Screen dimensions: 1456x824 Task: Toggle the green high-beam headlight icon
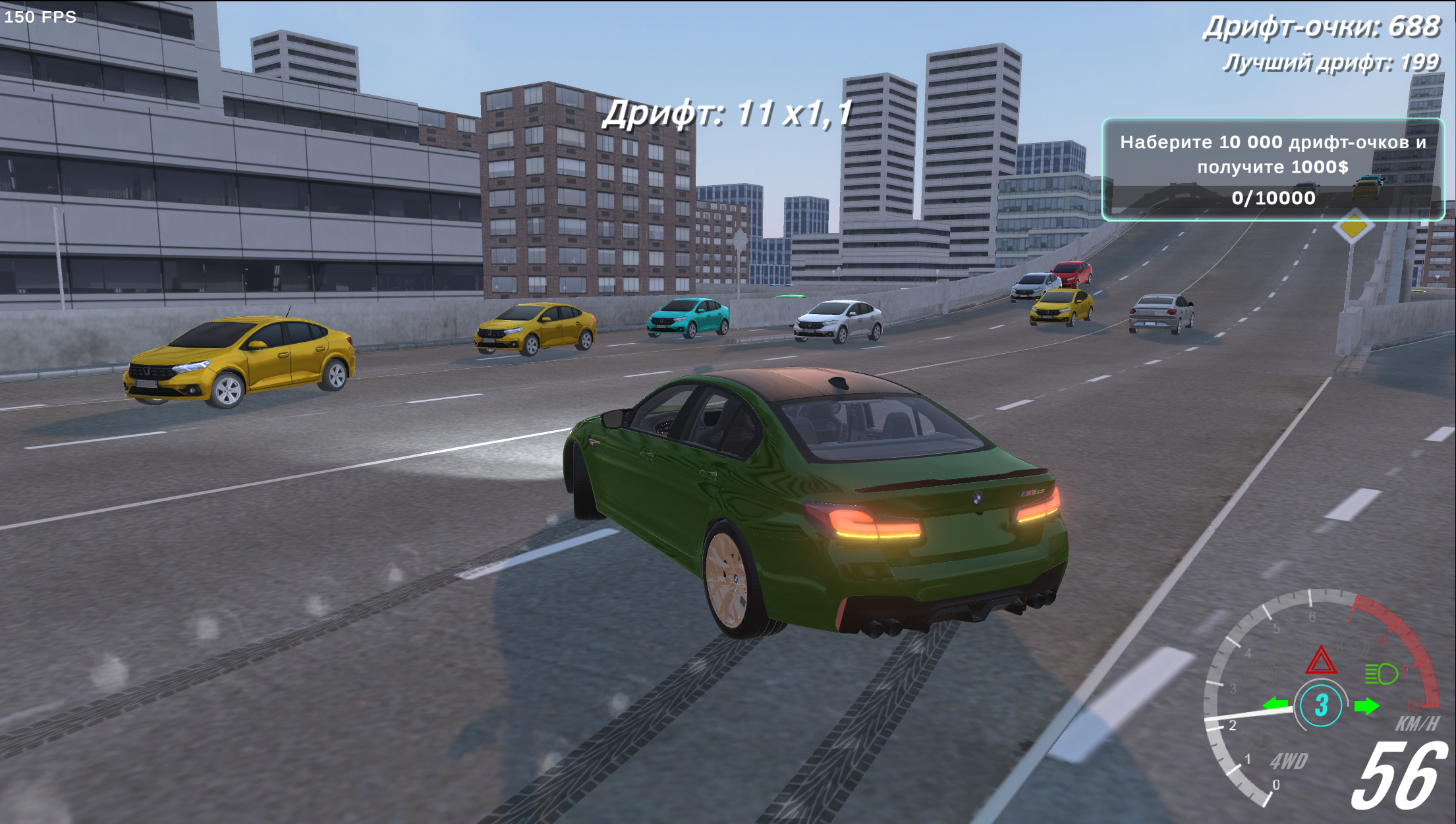click(x=1382, y=673)
